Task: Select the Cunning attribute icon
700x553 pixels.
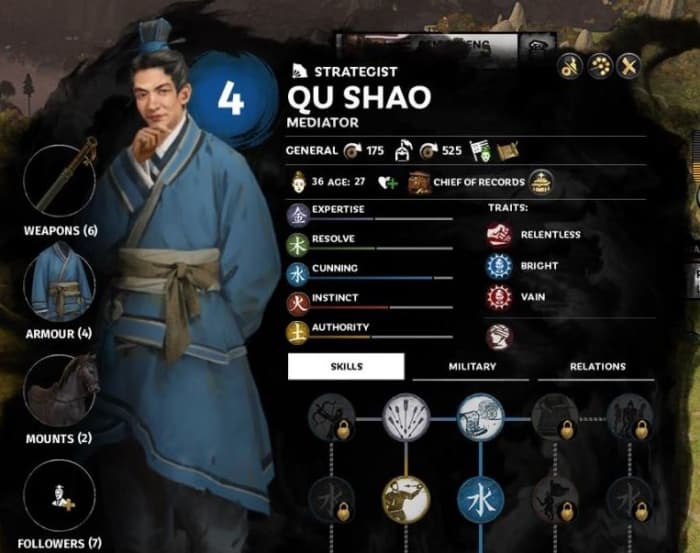Action: click(x=298, y=272)
